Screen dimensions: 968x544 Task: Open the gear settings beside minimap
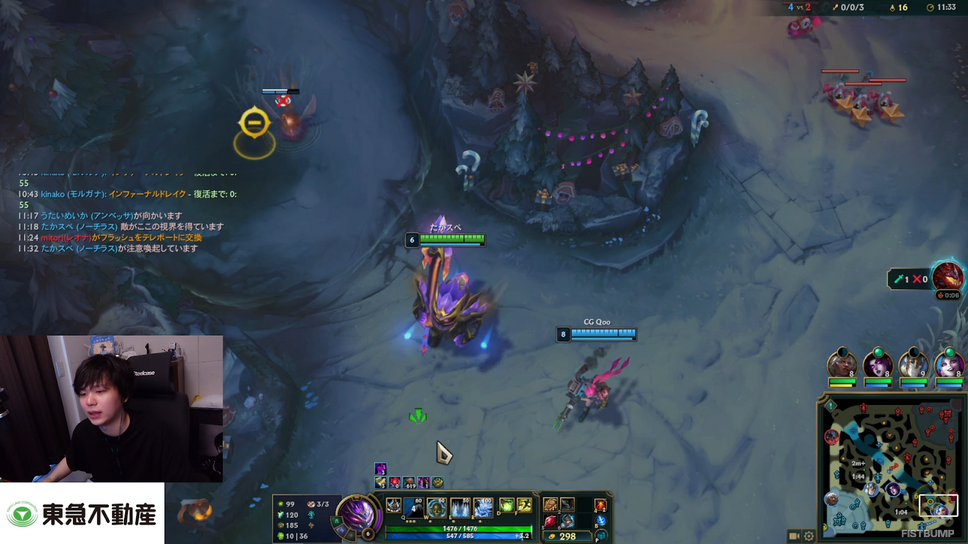click(x=809, y=536)
